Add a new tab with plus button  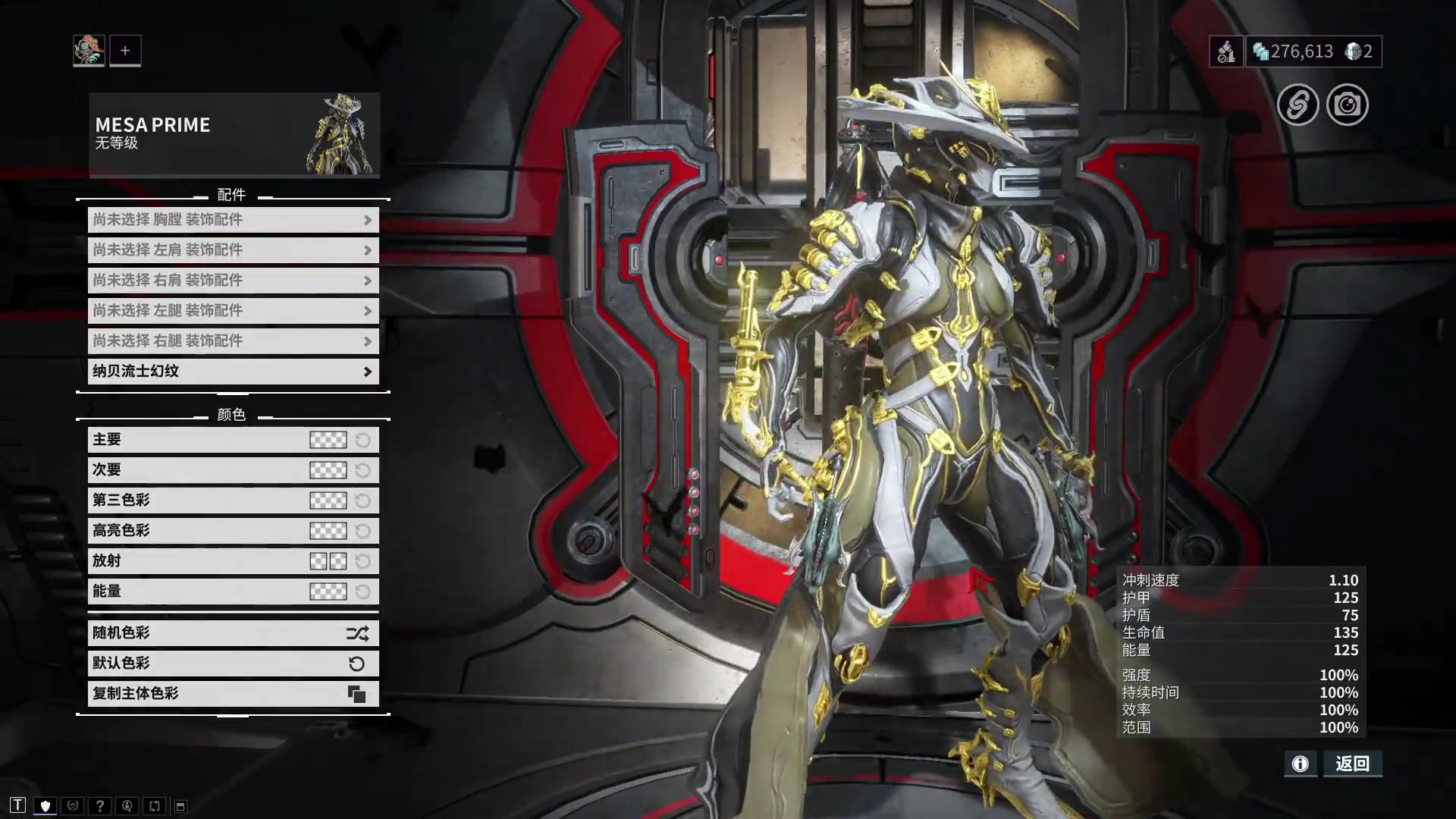tap(125, 51)
